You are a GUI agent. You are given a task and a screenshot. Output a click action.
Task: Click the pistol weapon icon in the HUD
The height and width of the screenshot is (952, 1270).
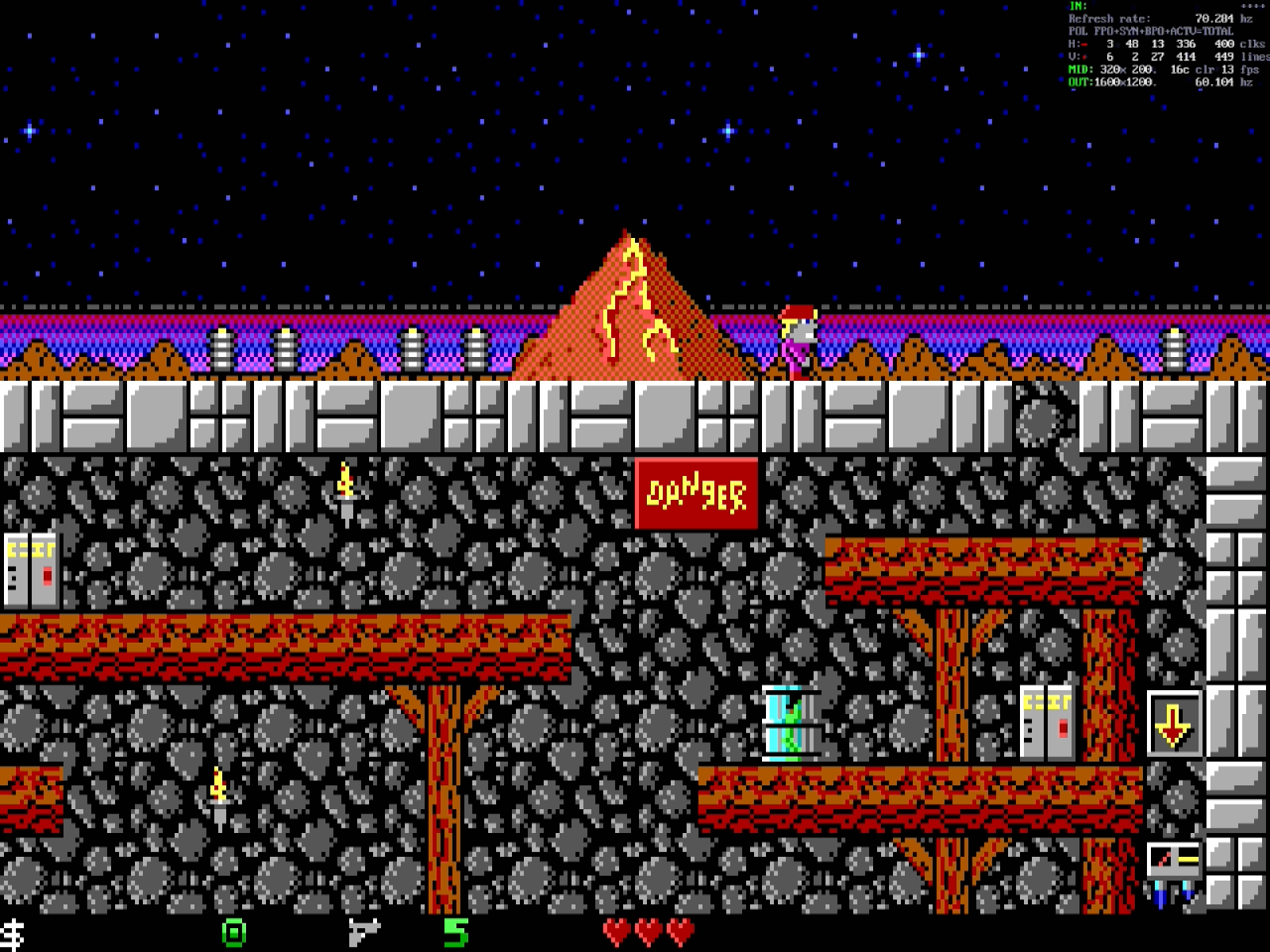tap(364, 931)
